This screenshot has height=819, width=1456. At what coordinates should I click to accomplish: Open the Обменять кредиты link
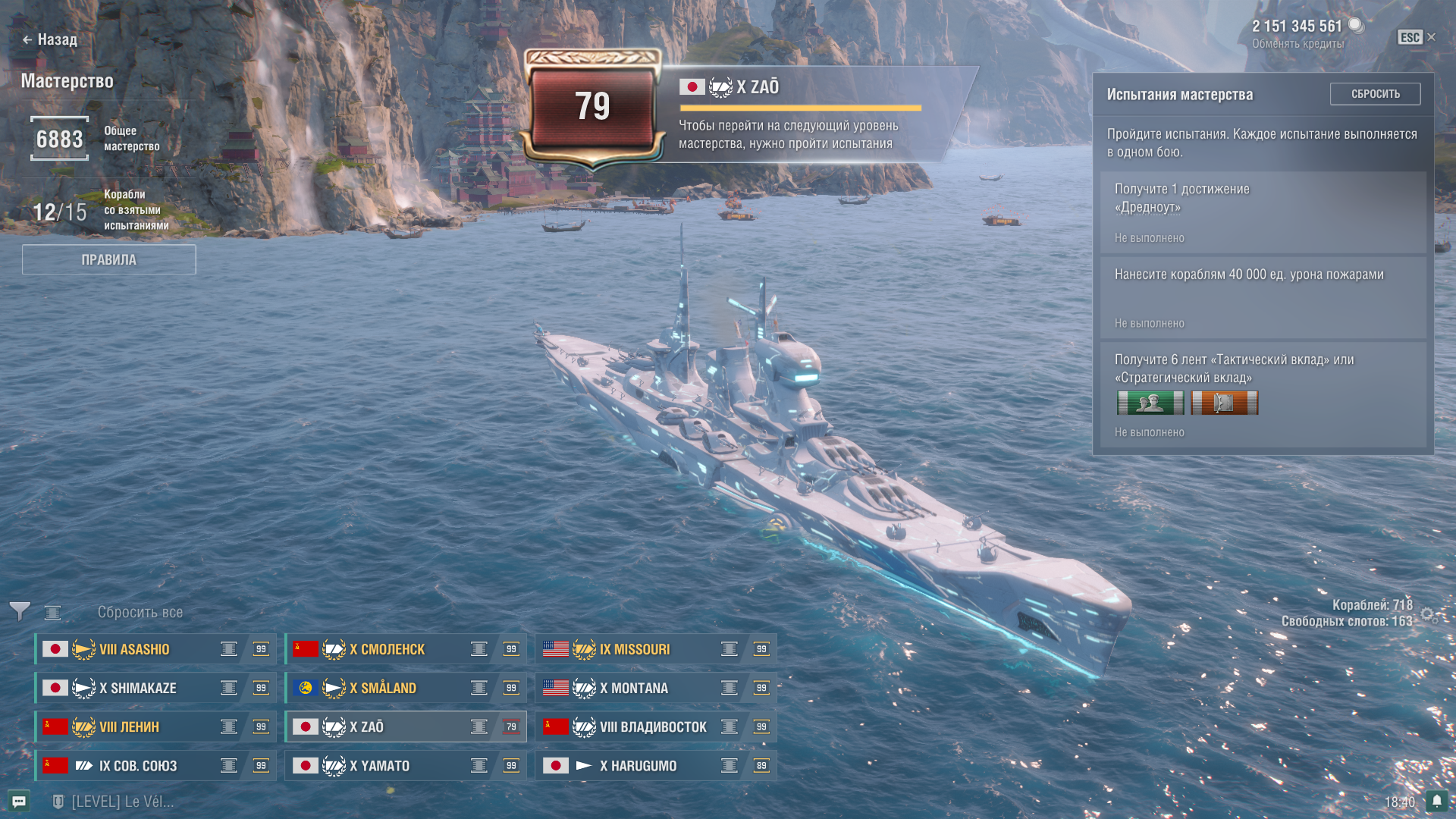(1298, 44)
